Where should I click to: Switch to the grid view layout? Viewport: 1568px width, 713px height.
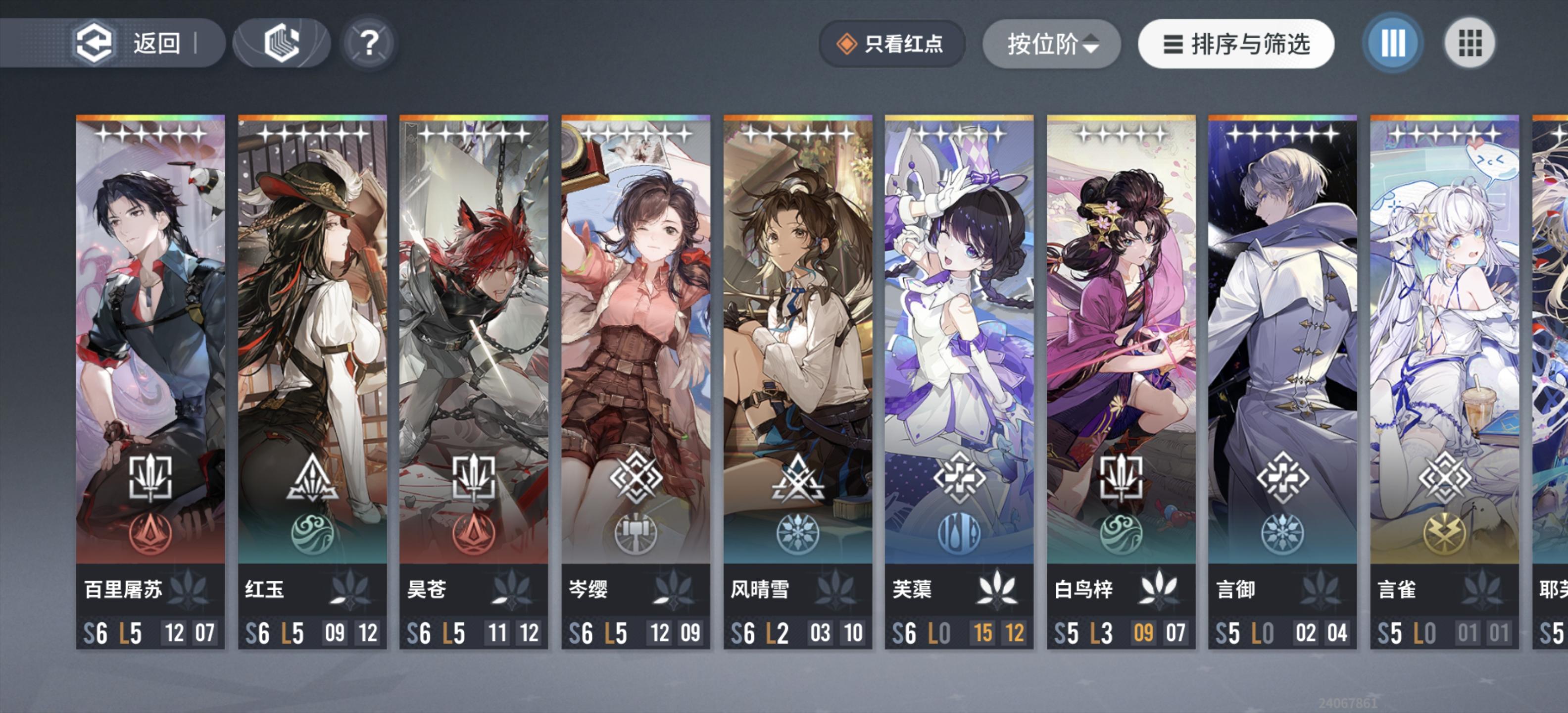[1470, 43]
